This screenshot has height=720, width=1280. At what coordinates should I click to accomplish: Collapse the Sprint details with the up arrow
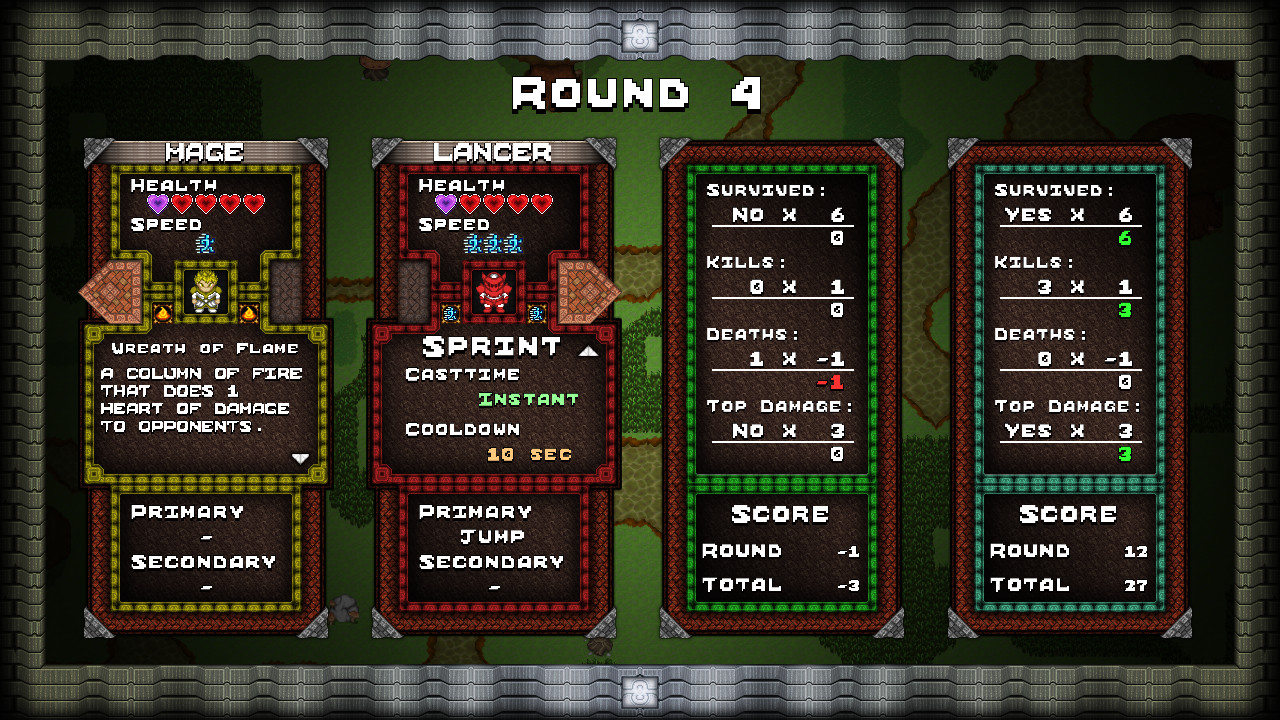point(588,351)
